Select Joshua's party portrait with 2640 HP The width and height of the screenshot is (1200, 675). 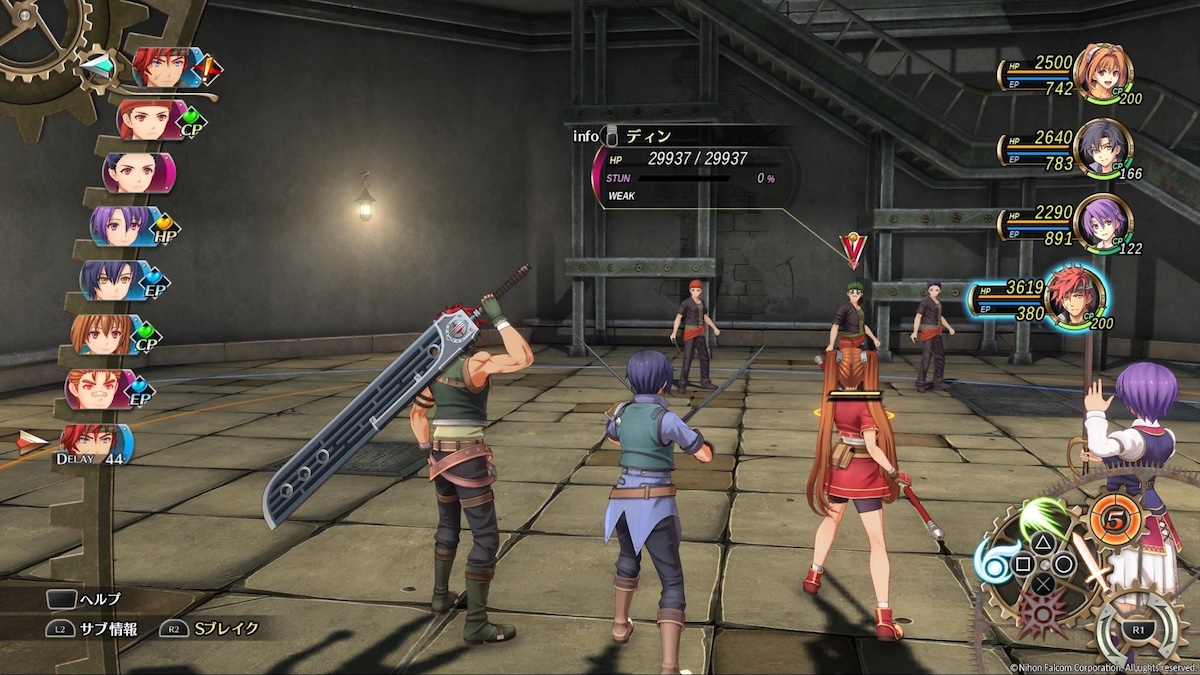(x=1102, y=148)
